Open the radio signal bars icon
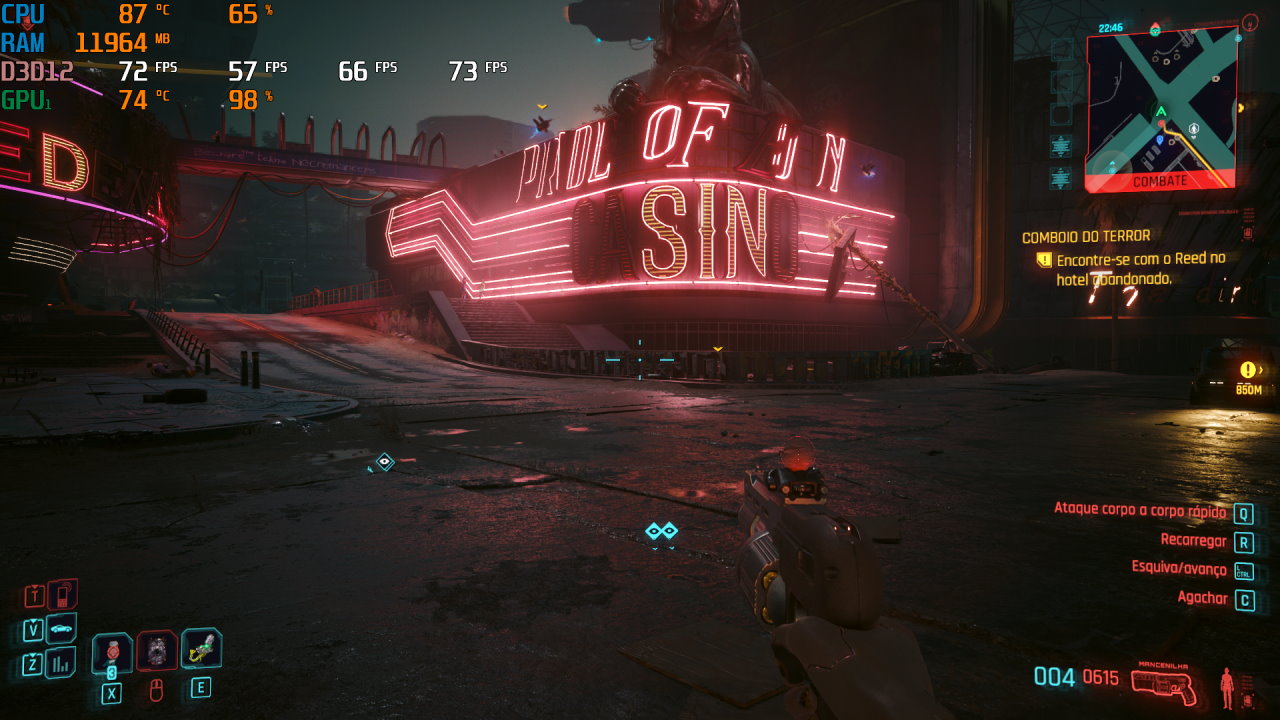Image resolution: width=1280 pixels, height=720 pixels. coord(61,661)
